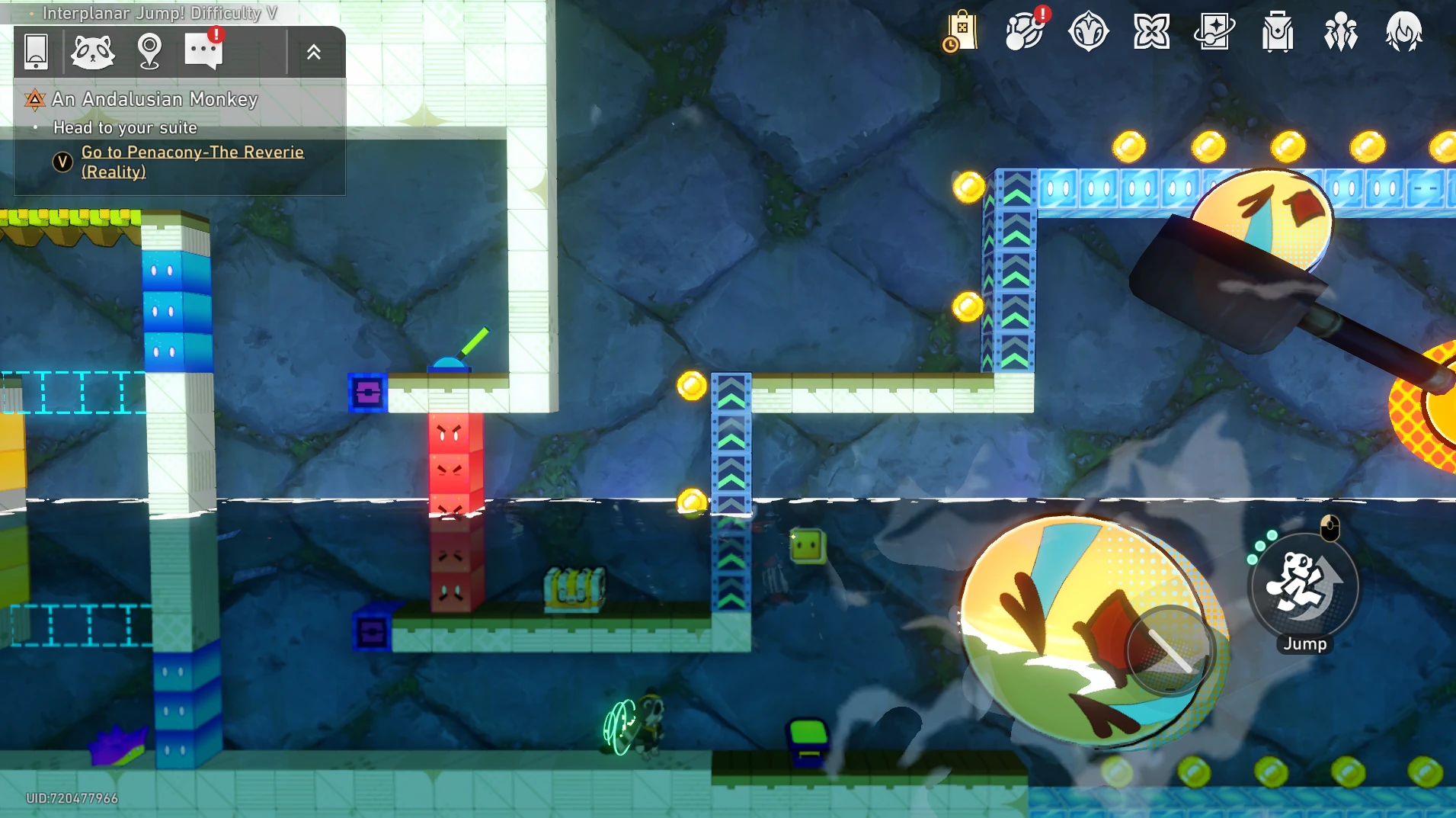This screenshot has height=818, width=1456.
Task: Open the phone menu icon
Action: point(36,52)
